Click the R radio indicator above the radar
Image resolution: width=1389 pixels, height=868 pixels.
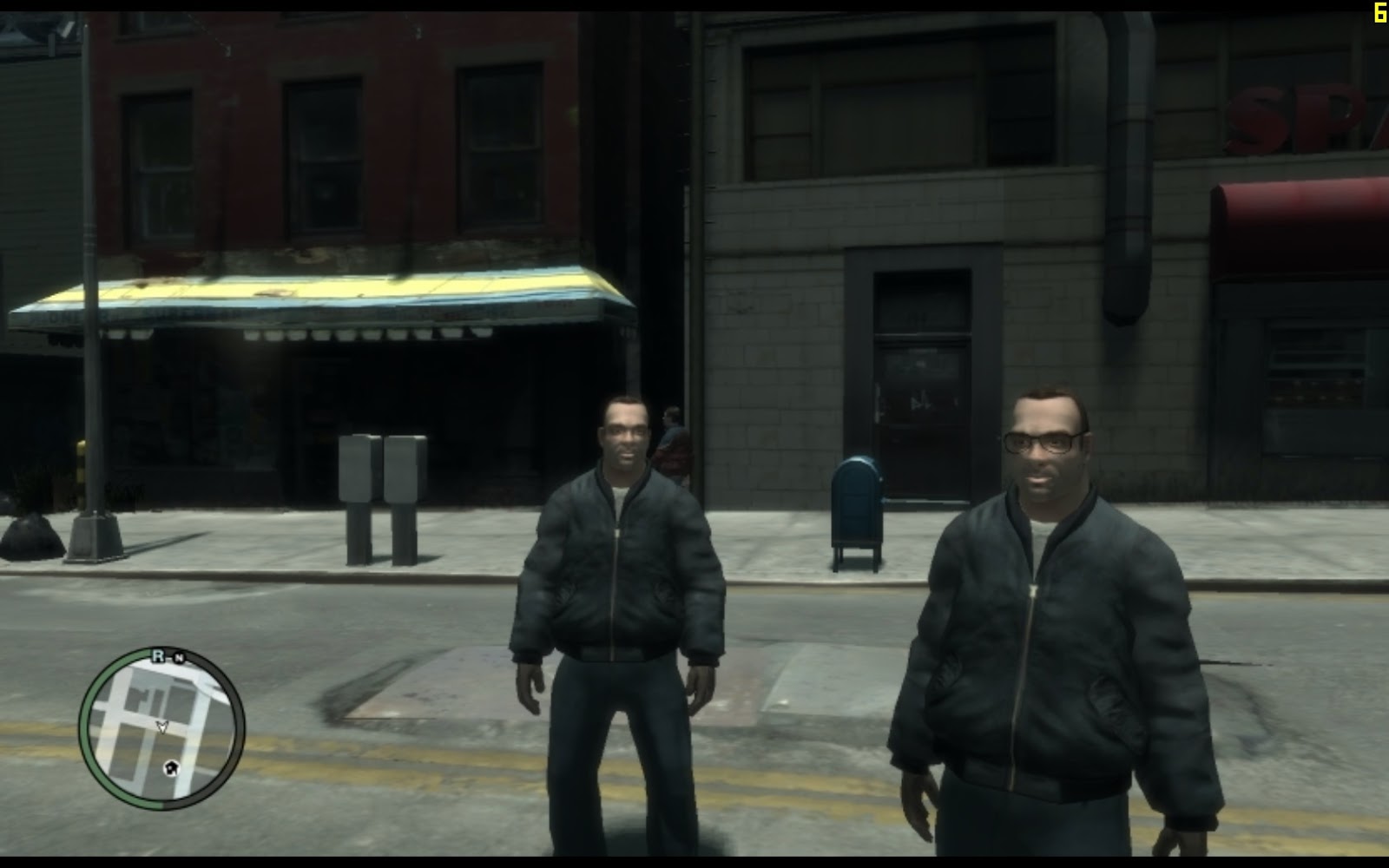157,654
